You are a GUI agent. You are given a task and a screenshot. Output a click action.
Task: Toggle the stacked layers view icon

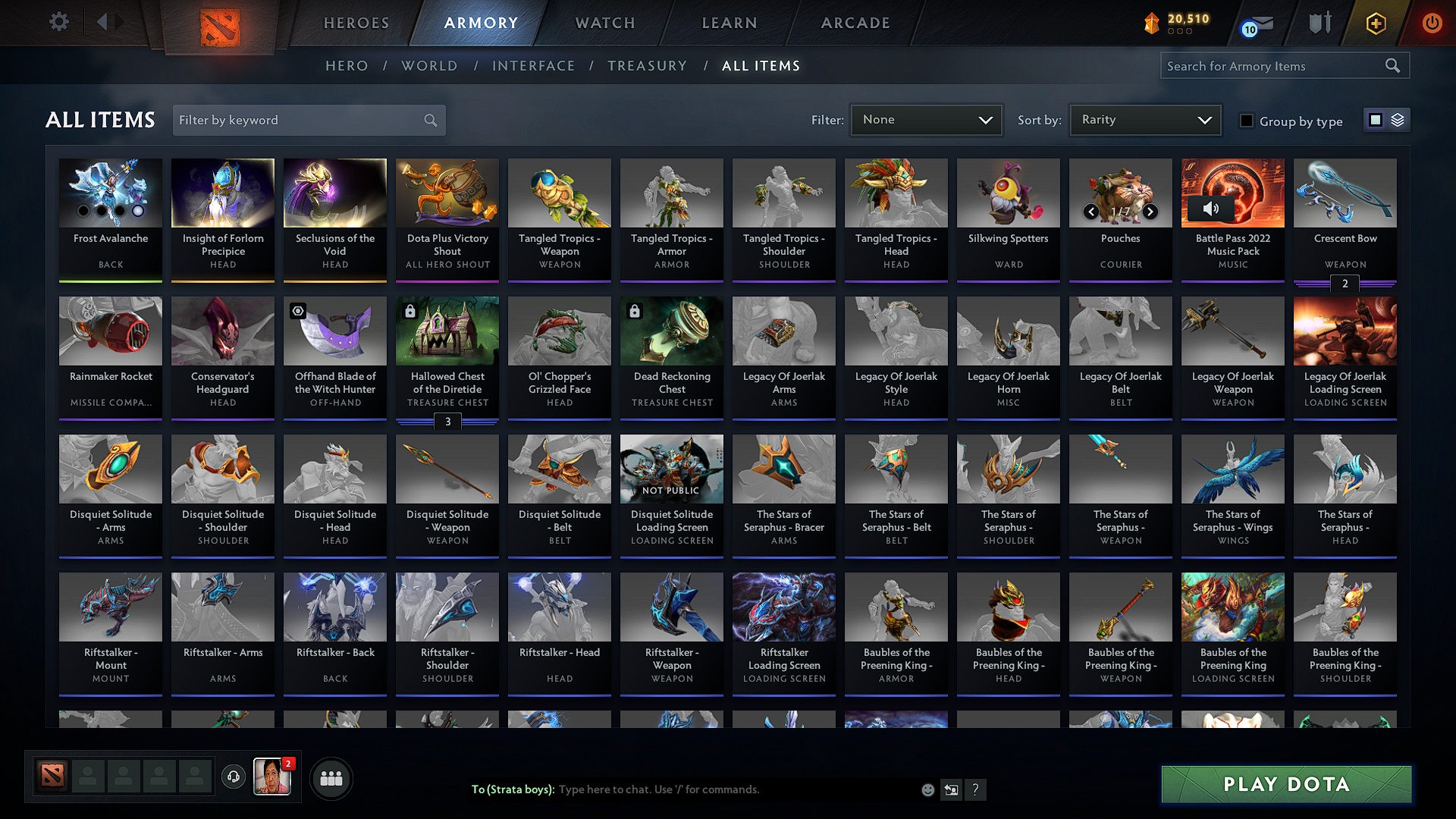[x=1397, y=119]
